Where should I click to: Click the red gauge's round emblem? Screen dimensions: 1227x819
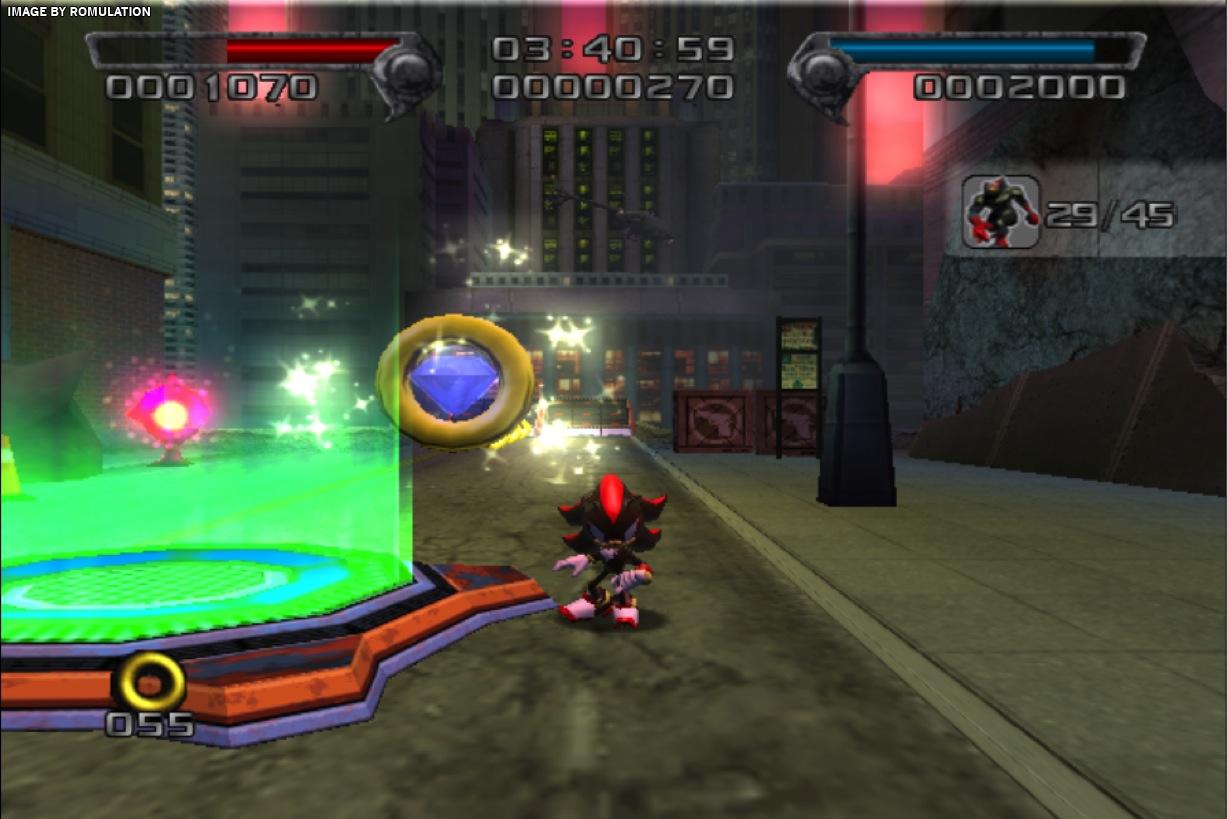[x=408, y=70]
